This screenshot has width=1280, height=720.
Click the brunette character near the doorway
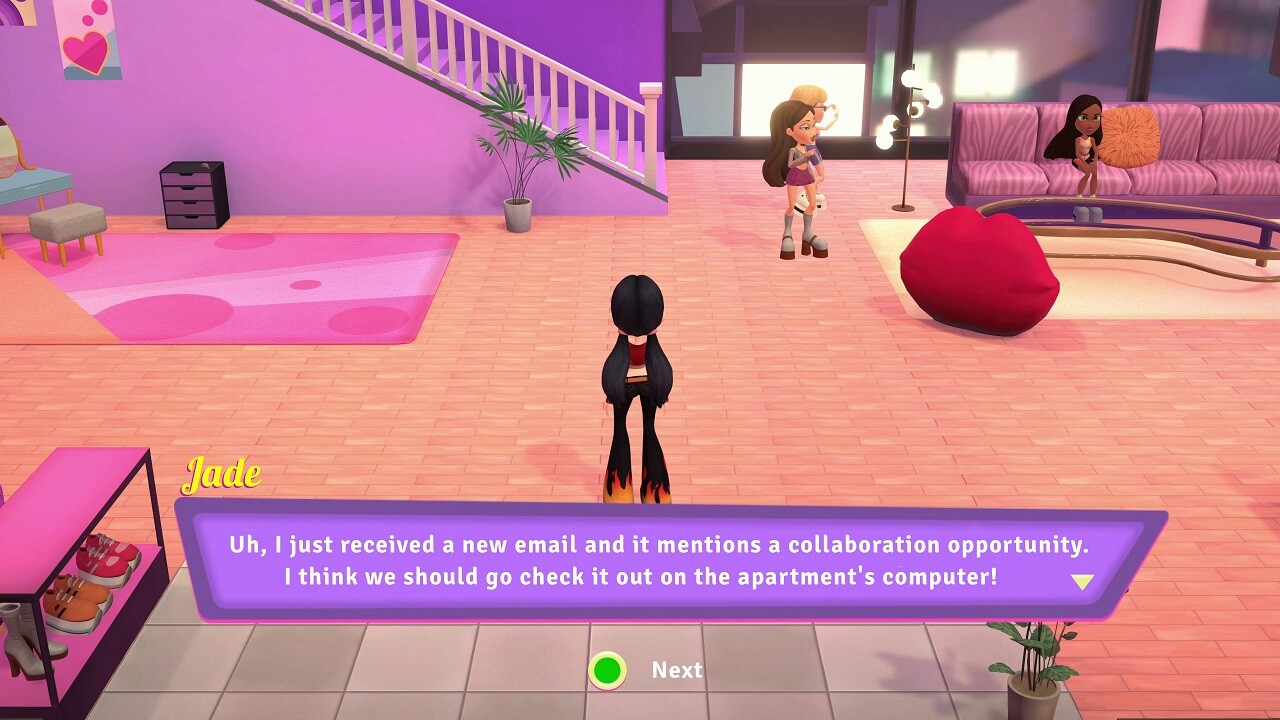pyautogui.click(x=800, y=160)
